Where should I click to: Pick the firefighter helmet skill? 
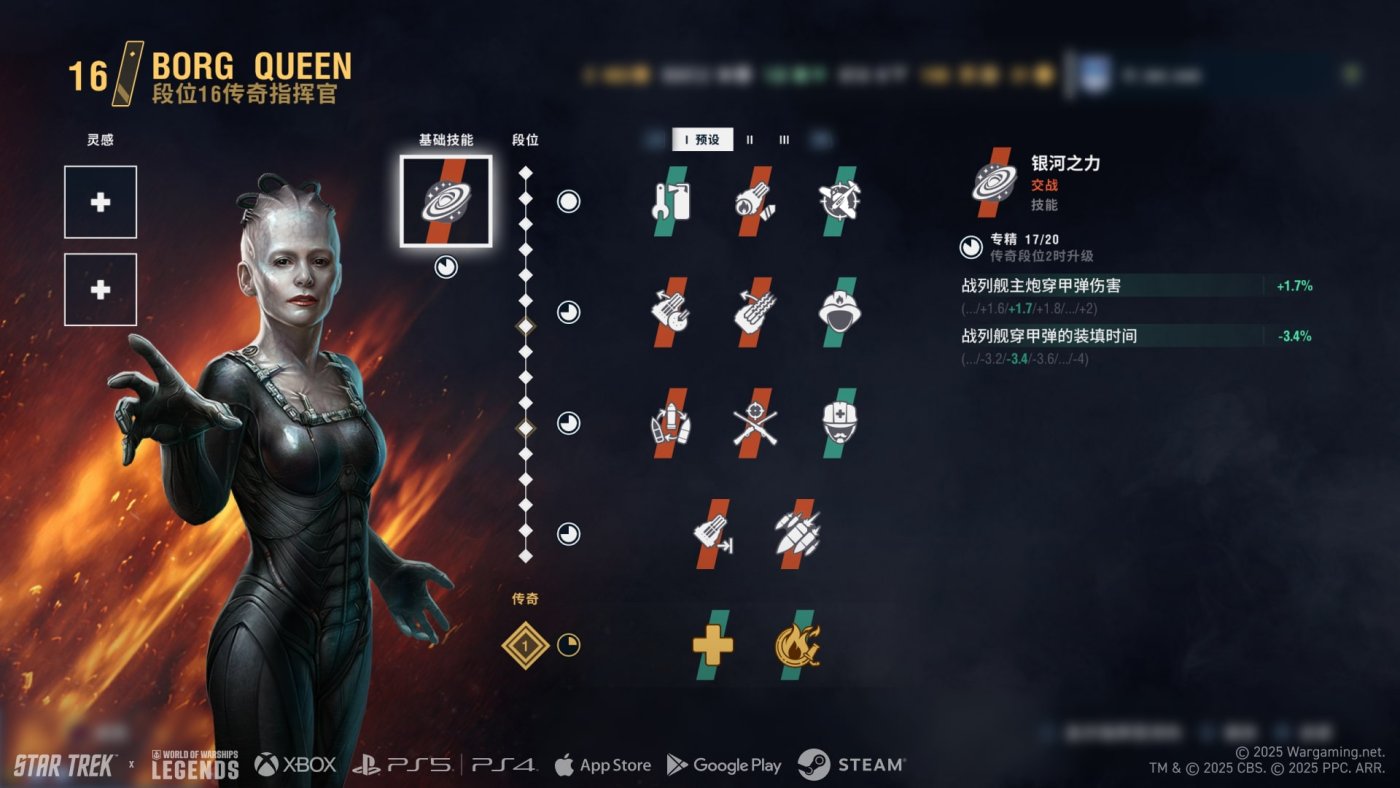pyautogui.click(x=839, y=312)
